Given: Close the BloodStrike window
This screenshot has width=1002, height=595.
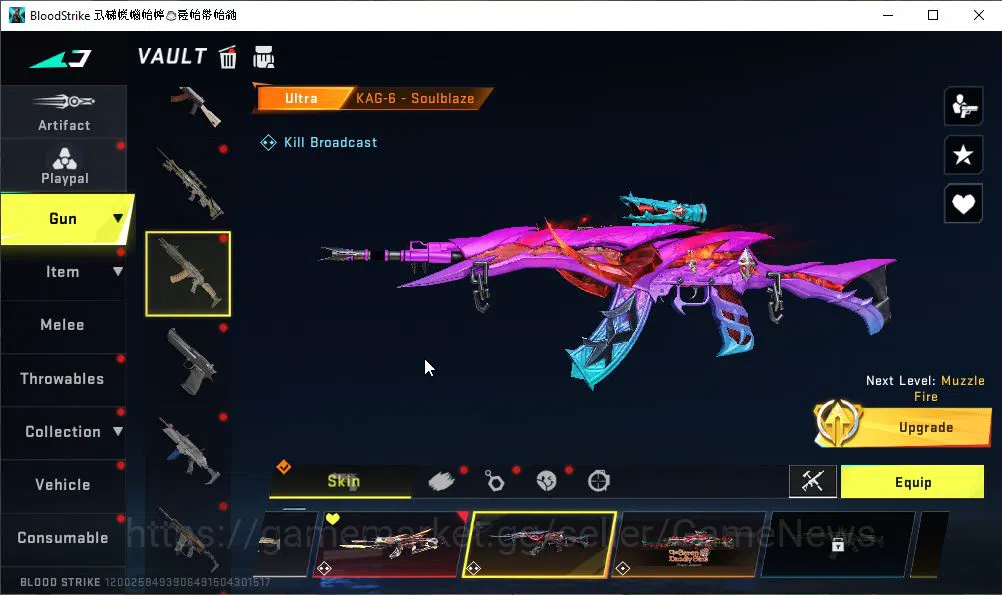Looking at the screenshot, I should 979,15.
